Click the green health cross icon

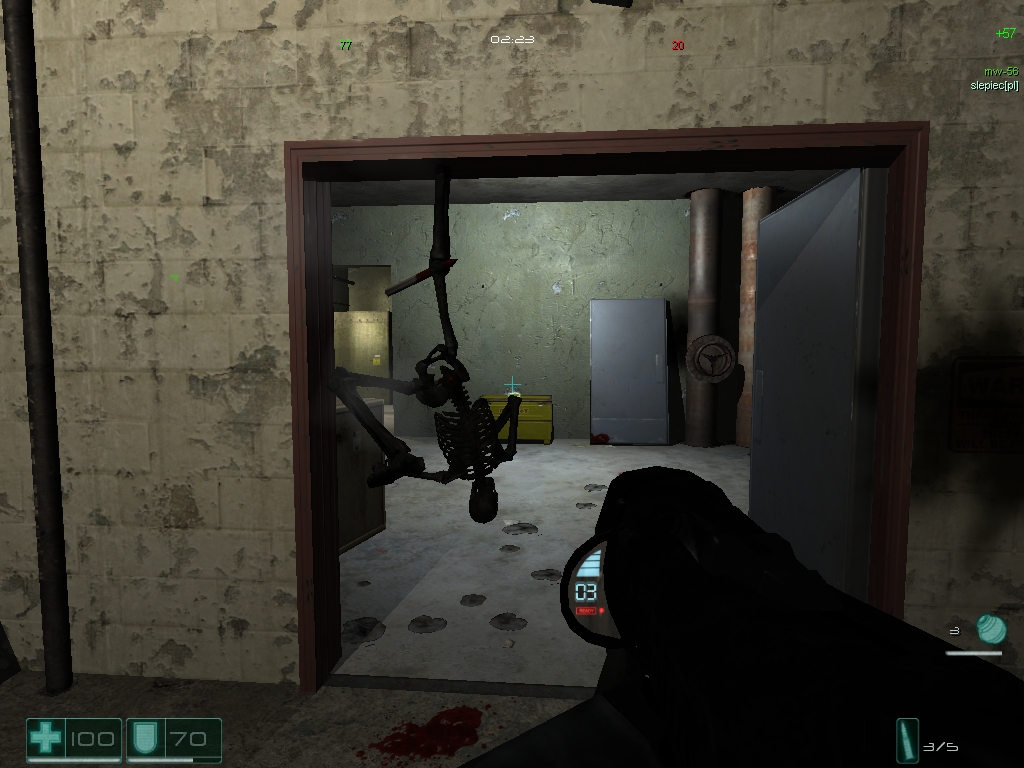(46, 740)
